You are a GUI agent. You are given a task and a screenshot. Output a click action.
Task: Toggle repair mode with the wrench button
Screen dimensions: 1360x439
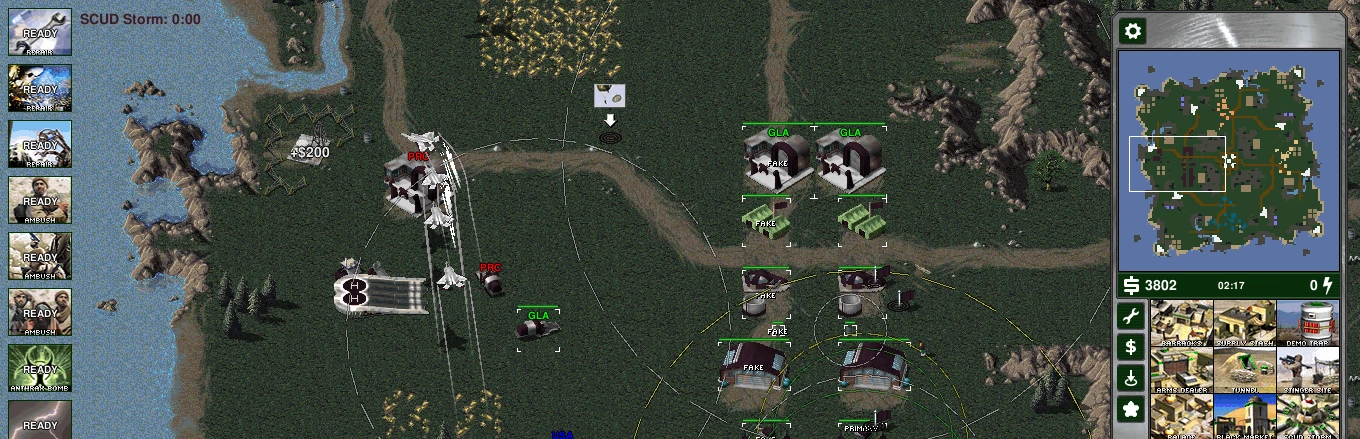1131,317
